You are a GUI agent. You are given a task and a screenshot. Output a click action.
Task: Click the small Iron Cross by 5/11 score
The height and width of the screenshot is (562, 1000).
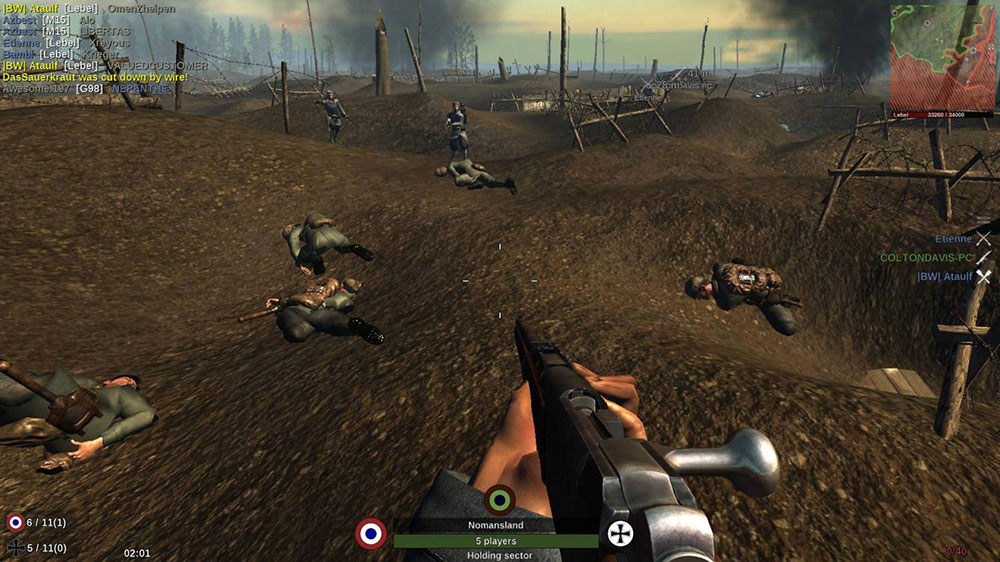(x=15, y=547)
